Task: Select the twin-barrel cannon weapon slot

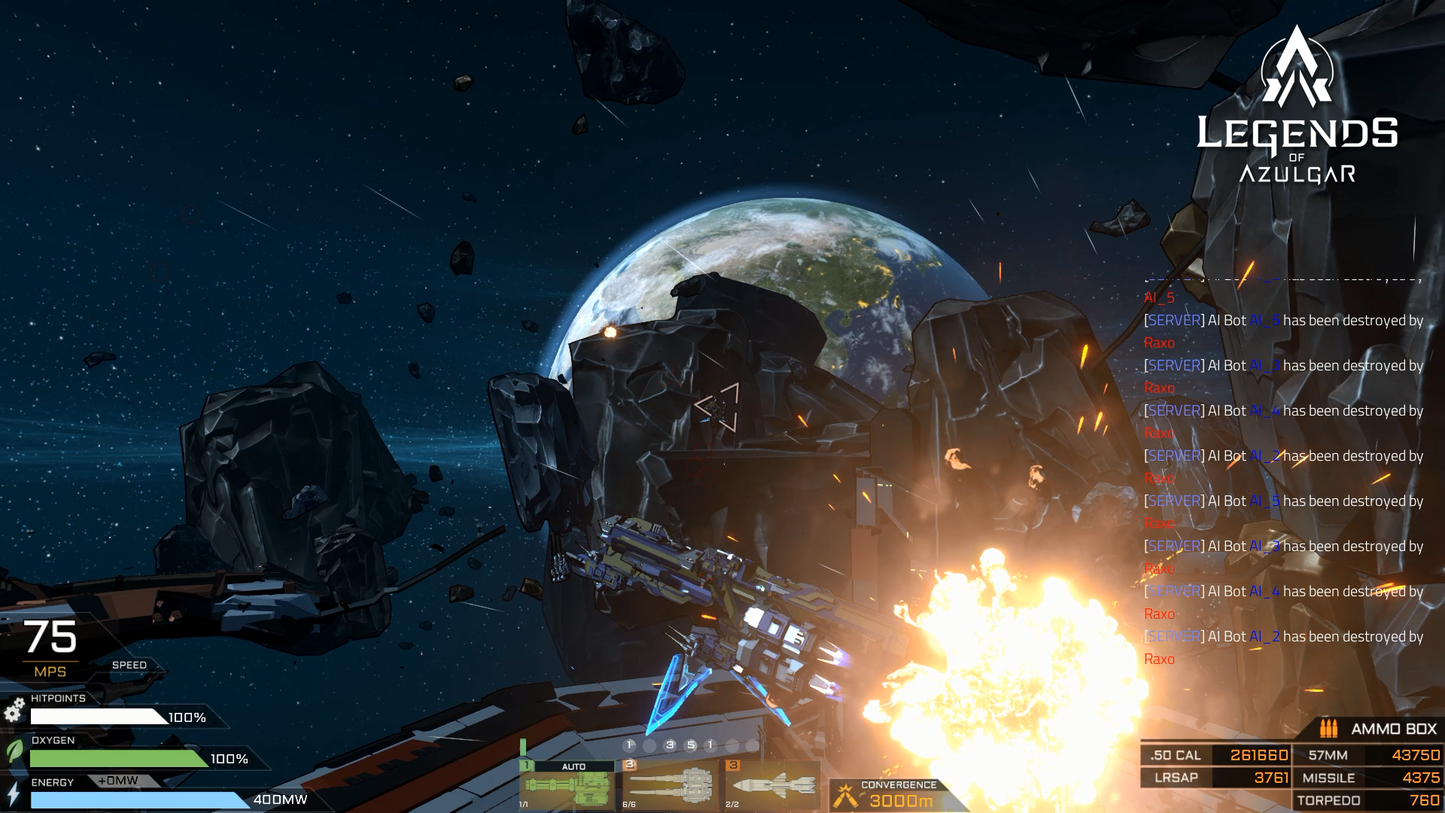Action: (670, 785)
